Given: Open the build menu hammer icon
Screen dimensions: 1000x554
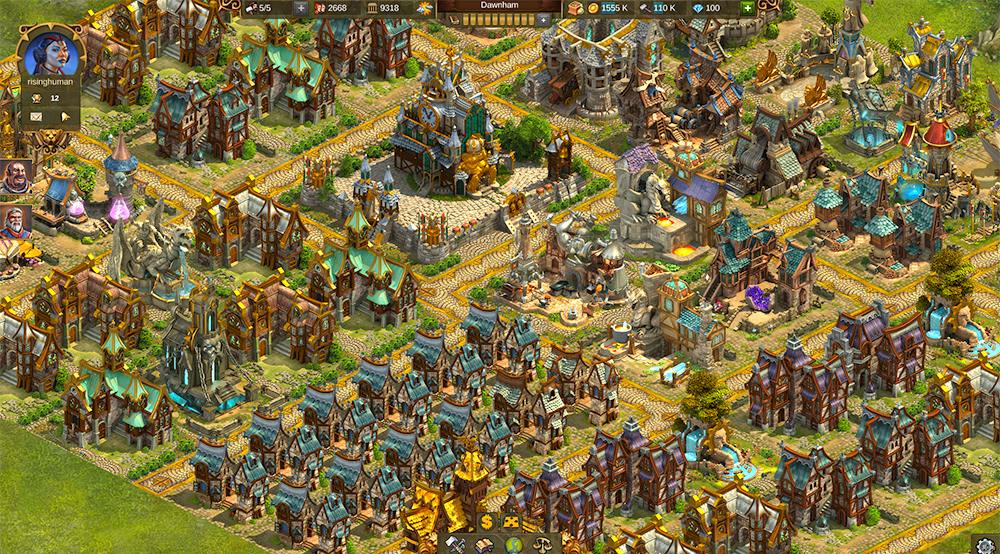Looking at the screenshot, I should [x=457, y=544].
